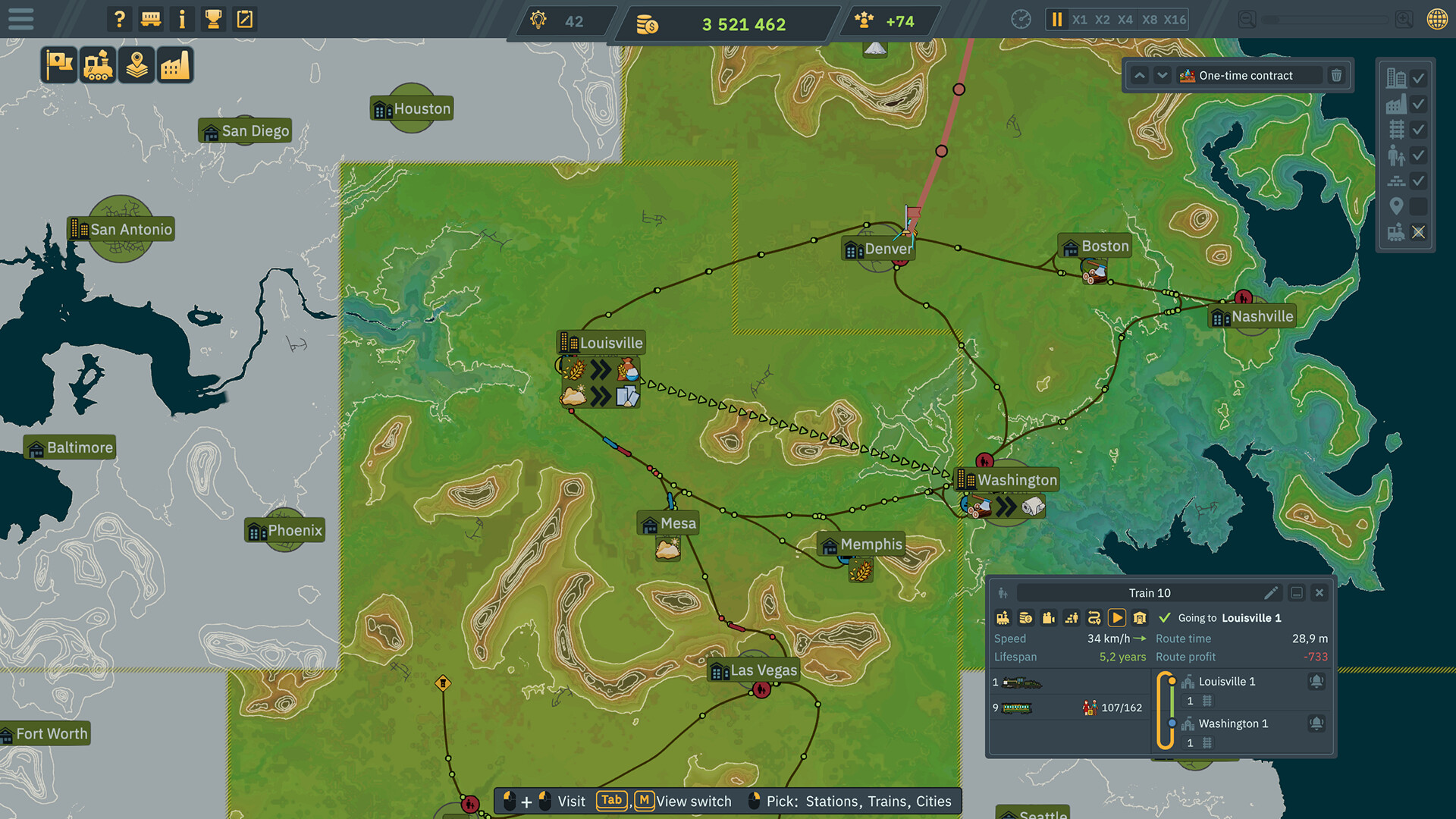Click the globe icon in top-right corner
The image size is (1456, 819).
[1439, 19]
